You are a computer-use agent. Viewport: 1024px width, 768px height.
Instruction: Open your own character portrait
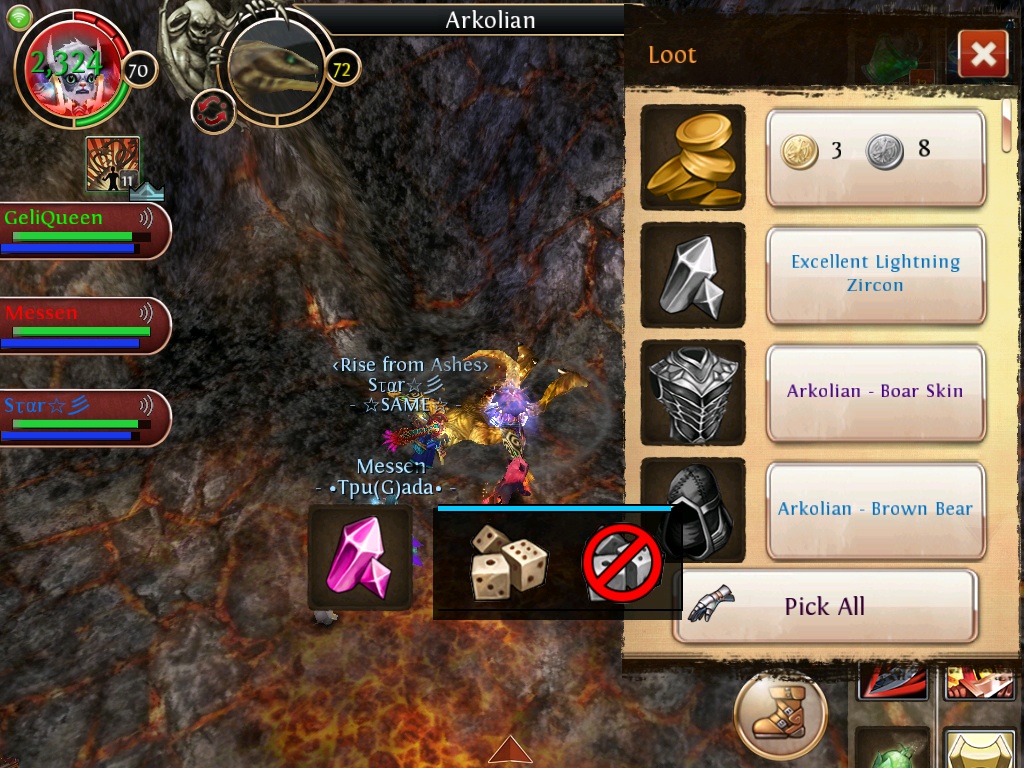click(67, 67)
